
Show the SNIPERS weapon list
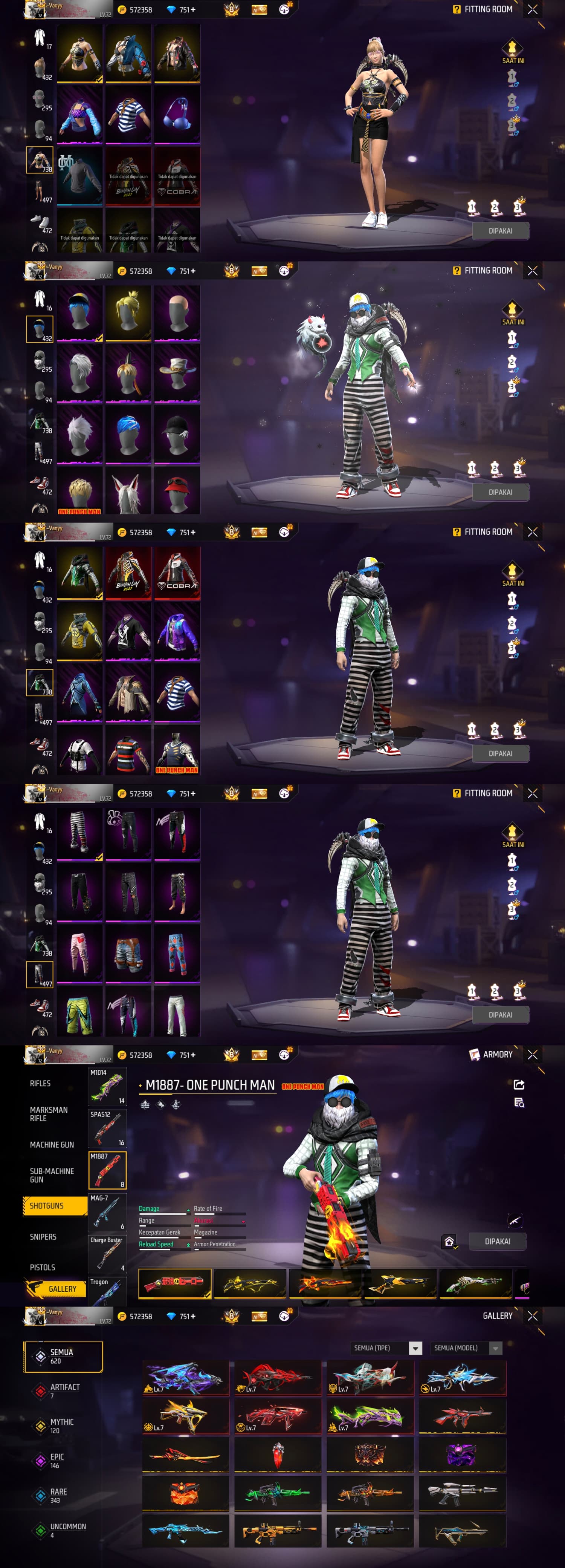pyautogui.click(x=43, y=1237)
